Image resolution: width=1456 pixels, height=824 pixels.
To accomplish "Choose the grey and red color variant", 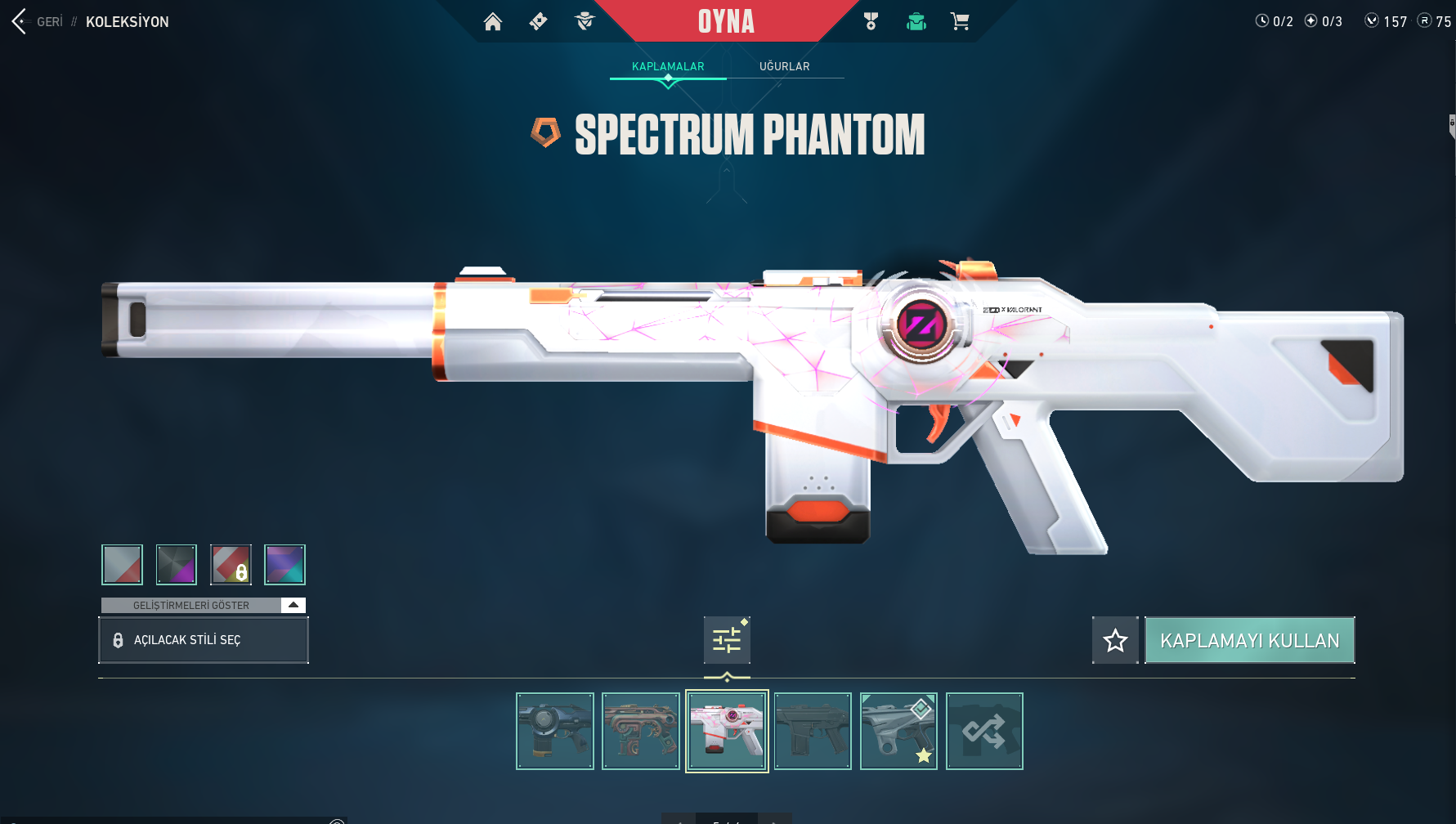I will tap(122, 565).
